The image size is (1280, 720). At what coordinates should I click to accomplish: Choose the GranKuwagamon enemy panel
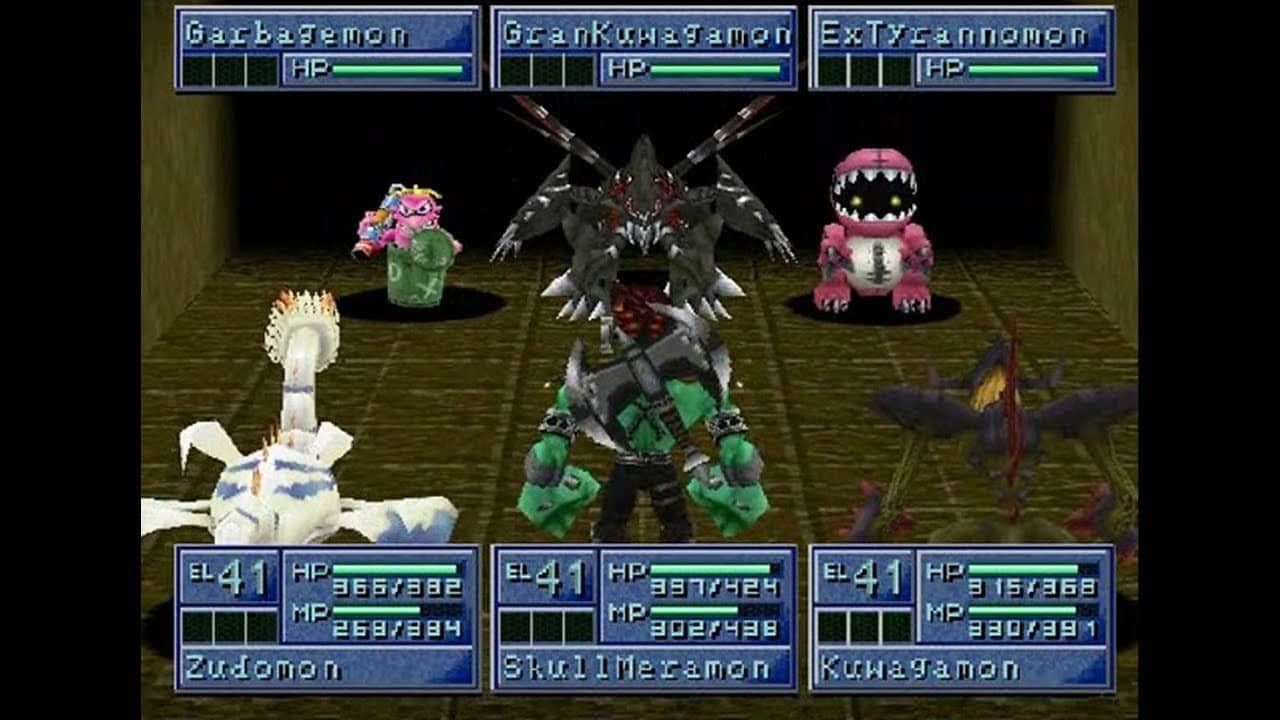click(645, 49)
